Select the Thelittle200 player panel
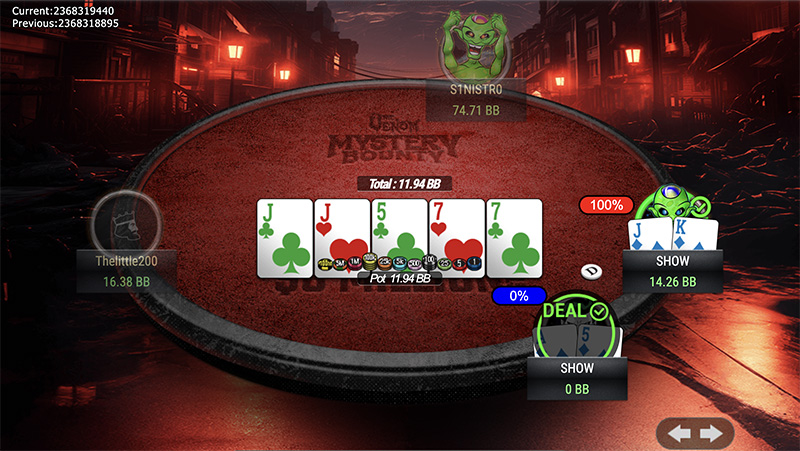 (x=125, y=271)
